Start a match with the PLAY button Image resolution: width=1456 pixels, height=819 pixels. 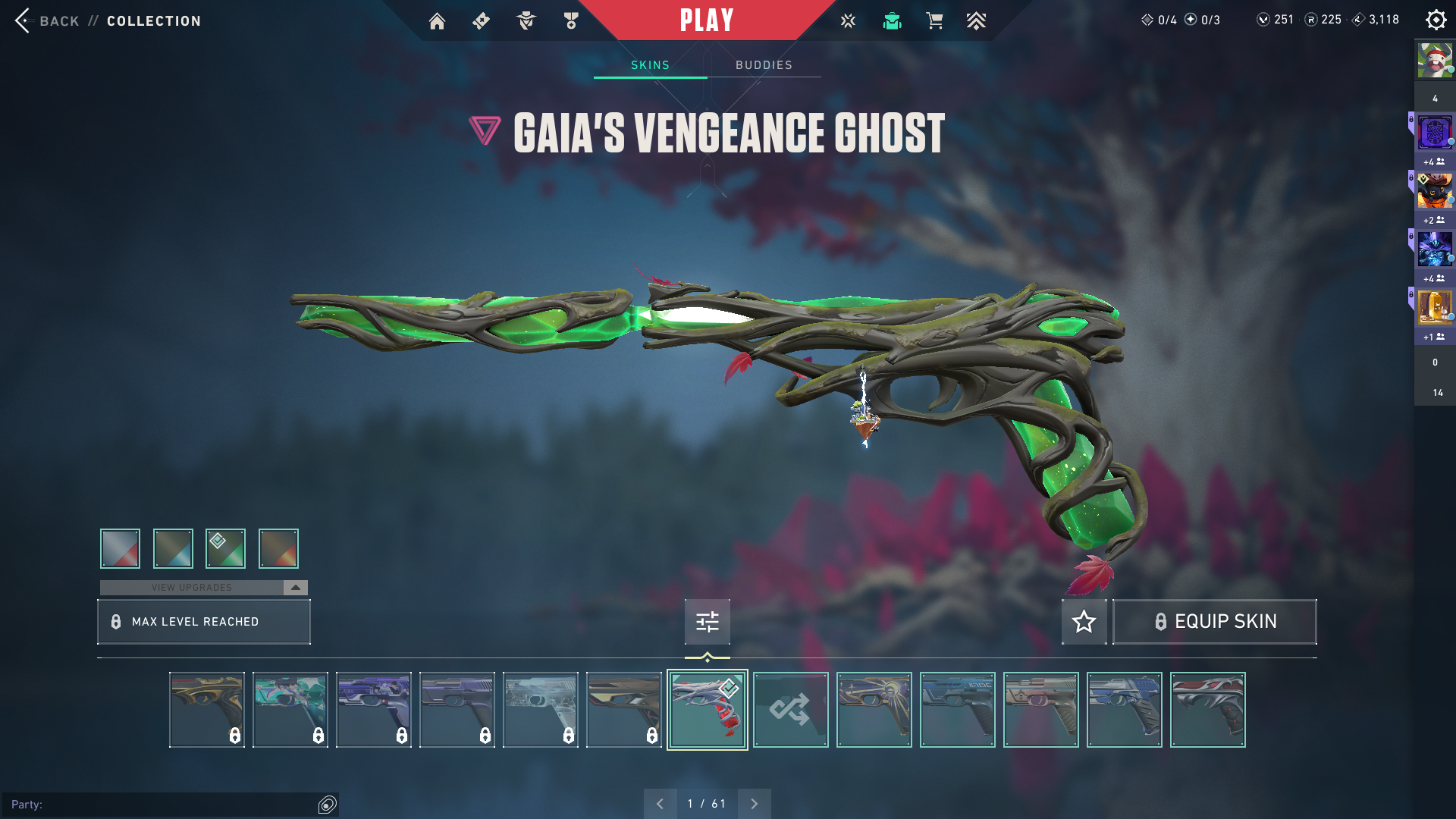click(x=707, y=20)
